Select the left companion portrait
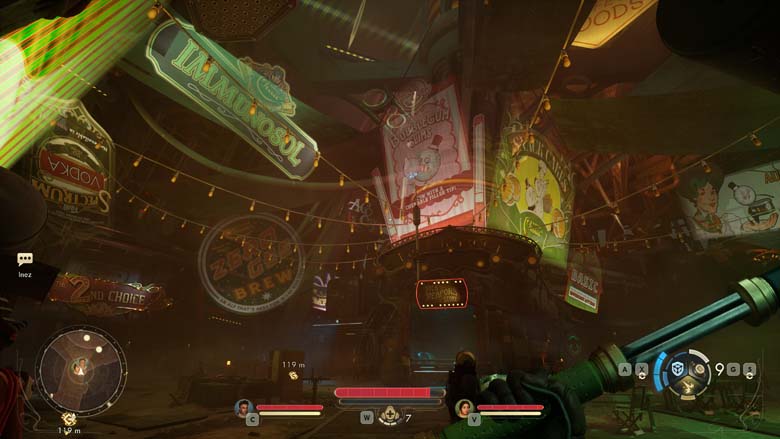 tap(243, 407)
